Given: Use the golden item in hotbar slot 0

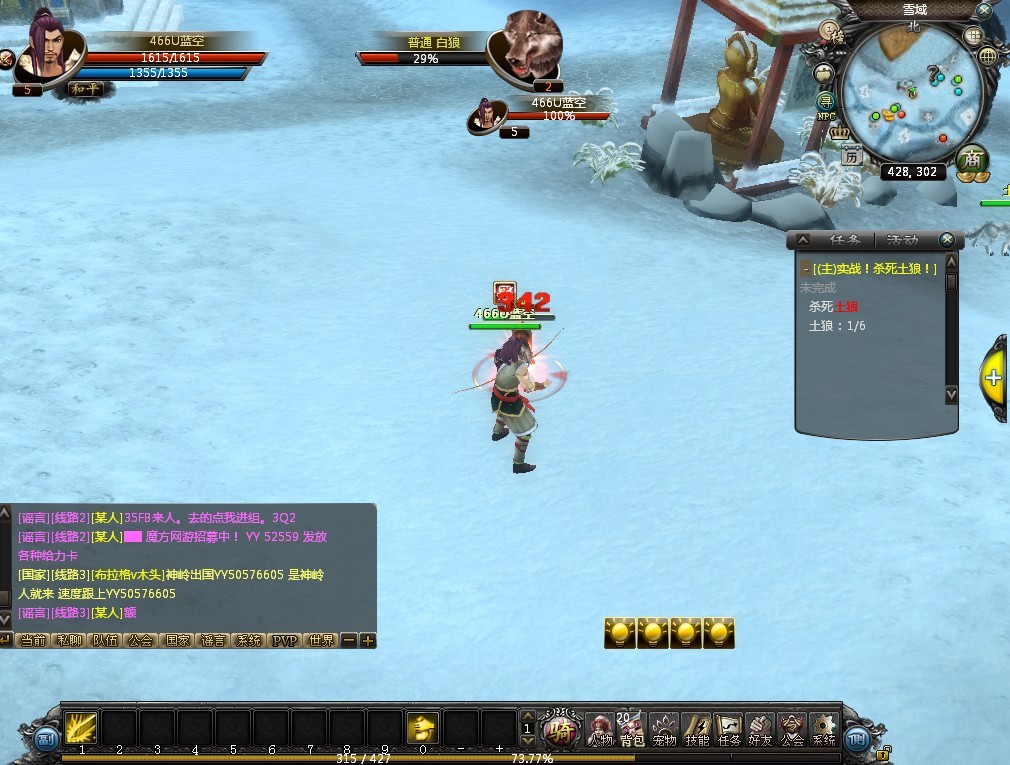Looking at the screenshot, I should [x=423, y=727].
